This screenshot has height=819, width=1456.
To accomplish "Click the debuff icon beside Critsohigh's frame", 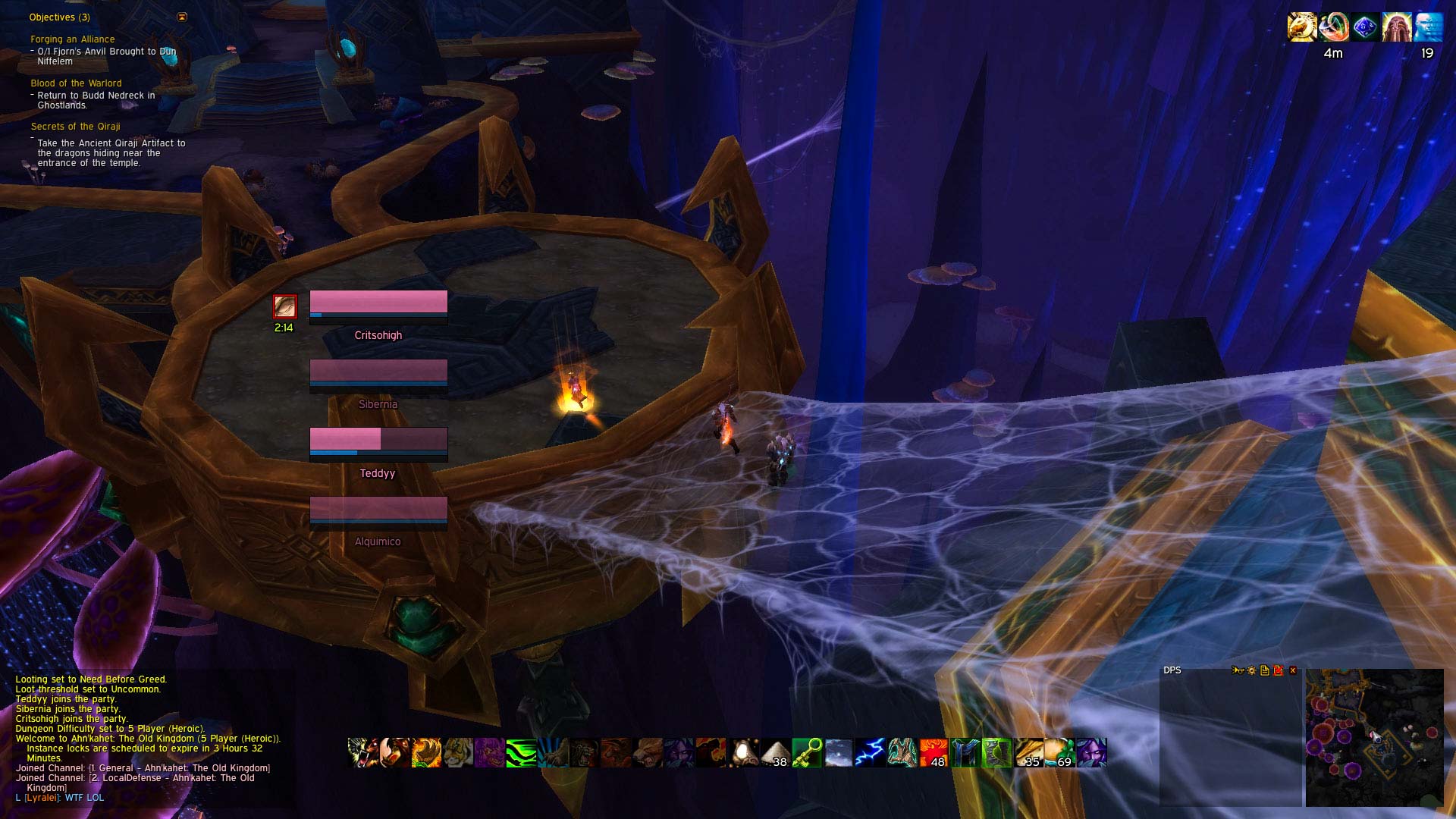I will click(x=284, y=306).
